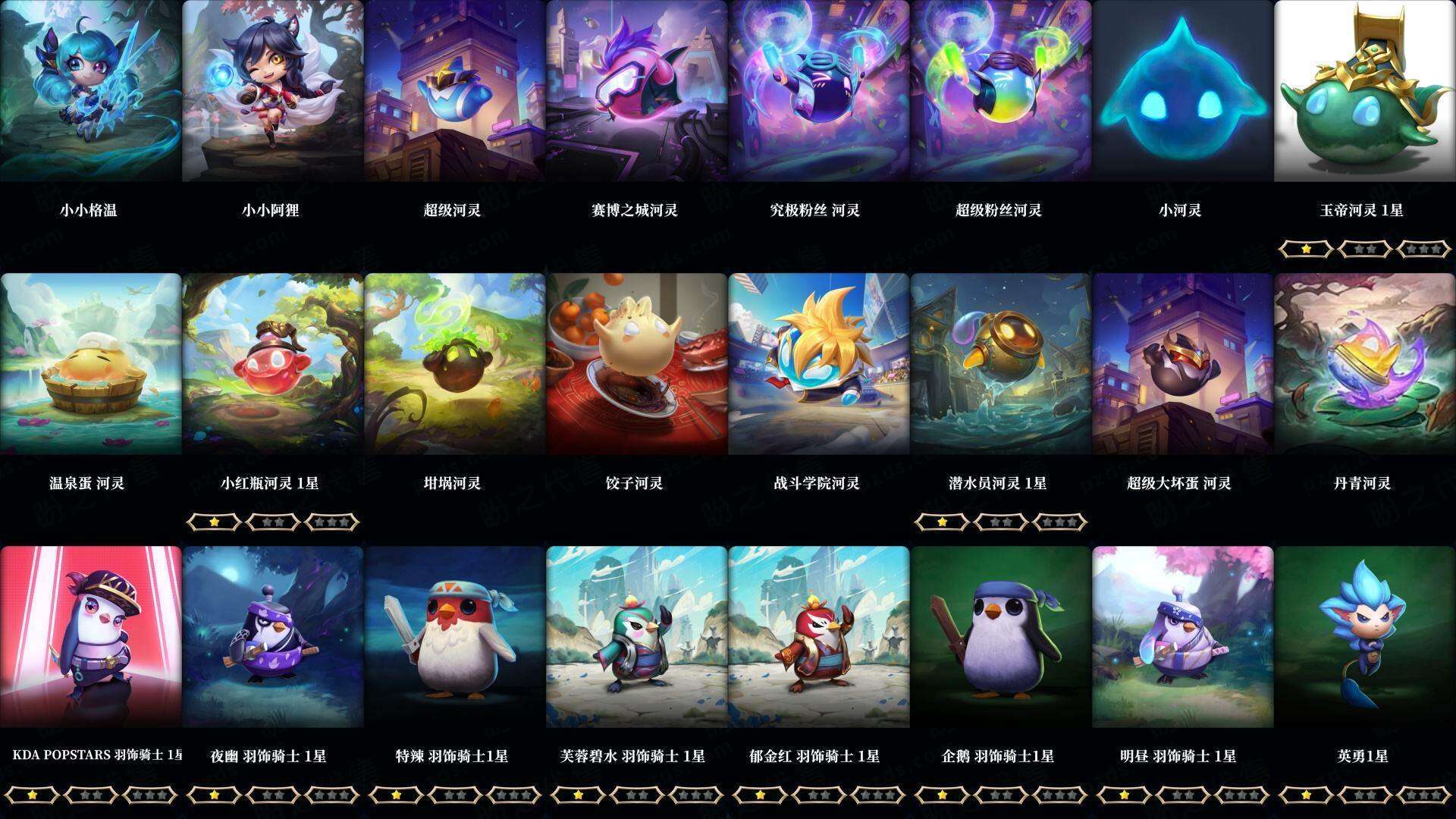
Task: Select the 饺子河灵 thumbnail
Action: [637, 364]
